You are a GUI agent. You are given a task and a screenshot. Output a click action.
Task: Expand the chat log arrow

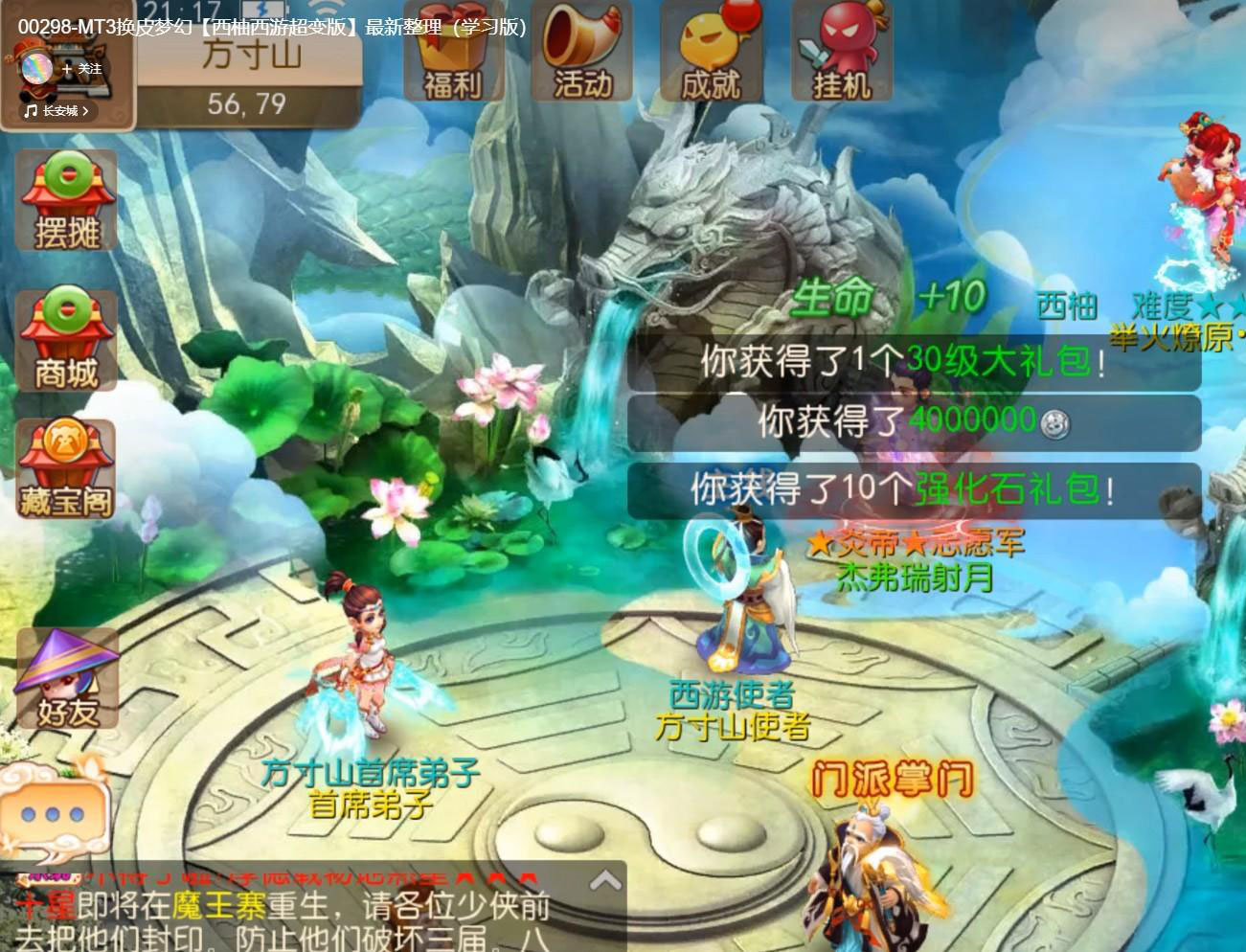[x=605, y=881]
